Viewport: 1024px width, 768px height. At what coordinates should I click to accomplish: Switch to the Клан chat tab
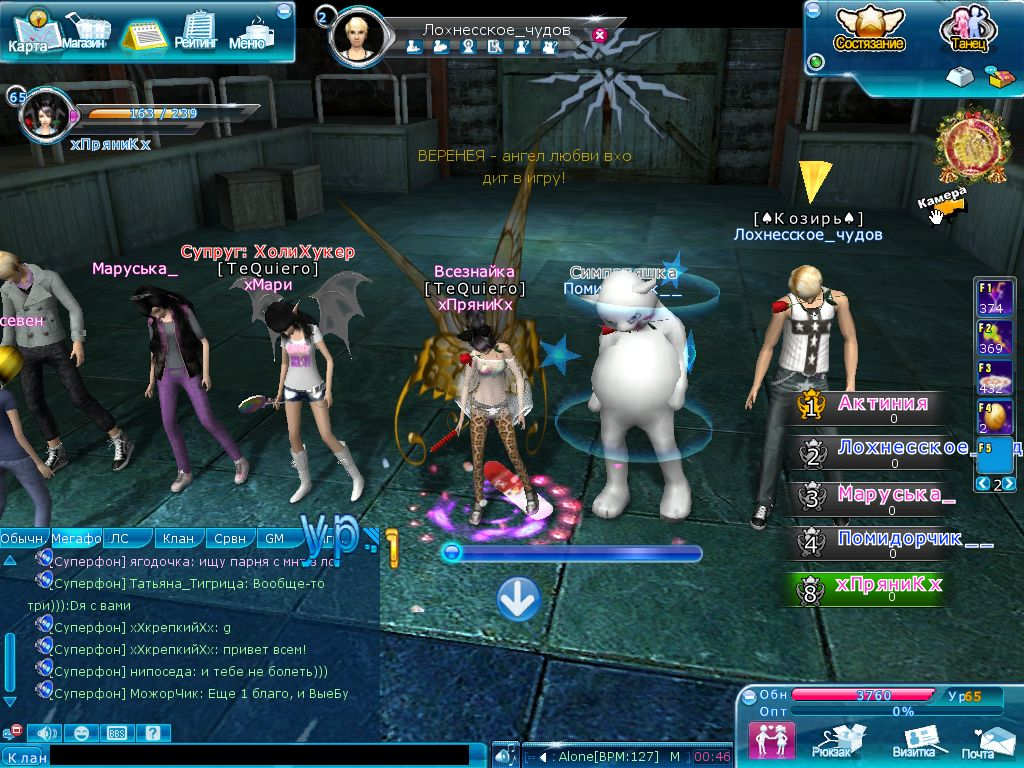tap(180, 538)
